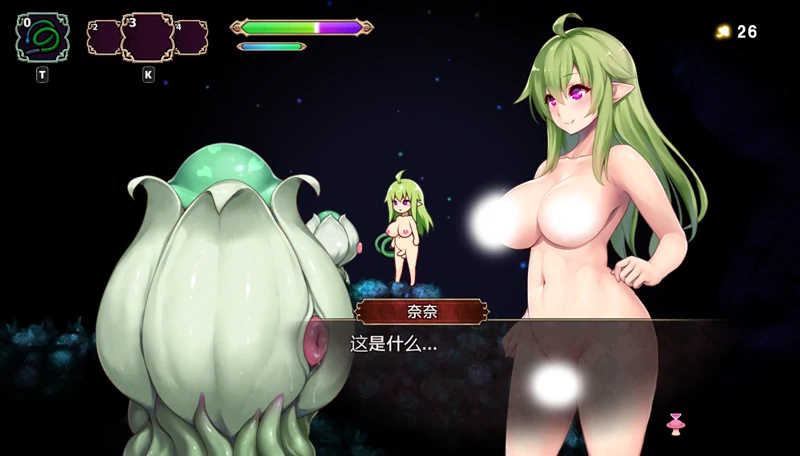Select the green vine item slot
This screenshot has width=800, height=456.
(42, 38)
